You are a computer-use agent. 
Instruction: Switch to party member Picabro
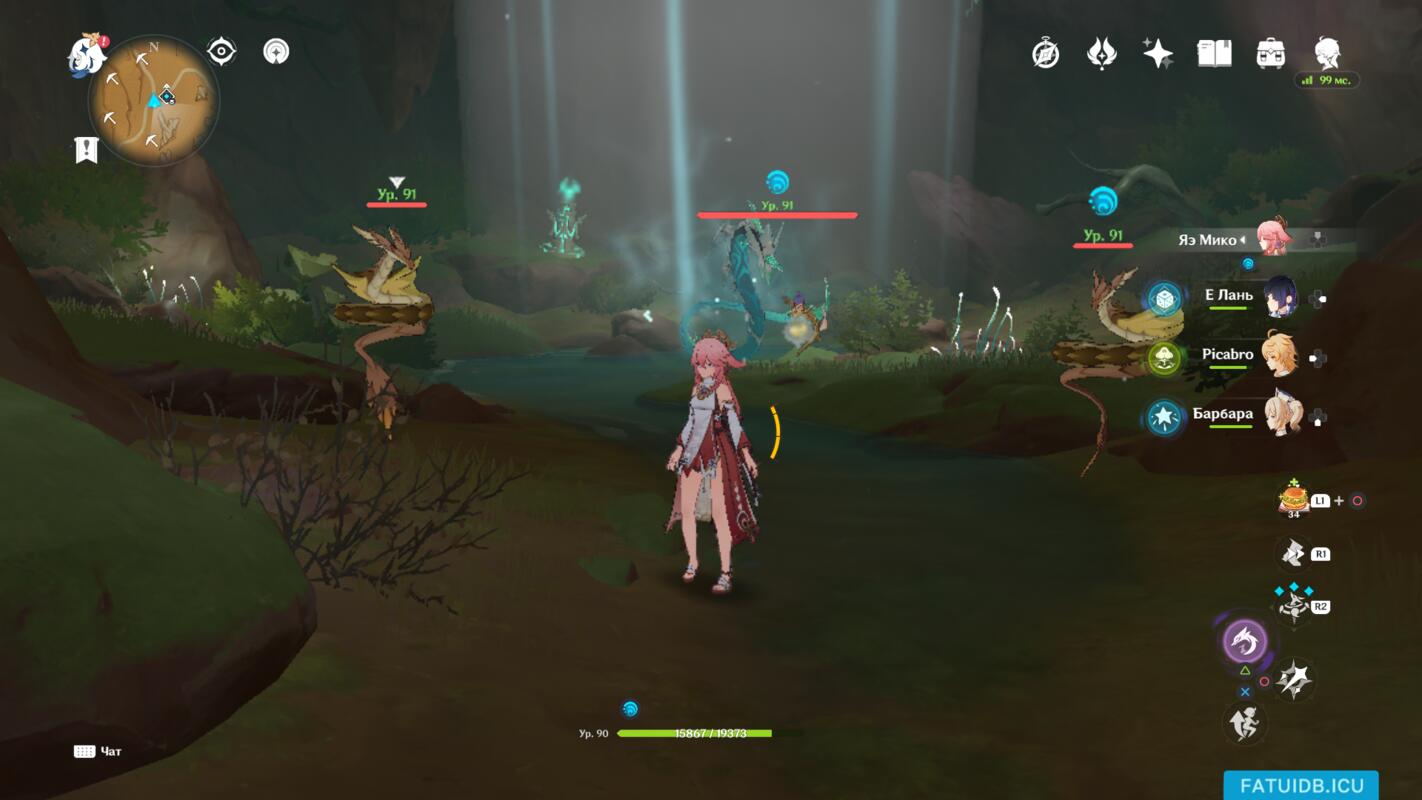point(1278,357)
